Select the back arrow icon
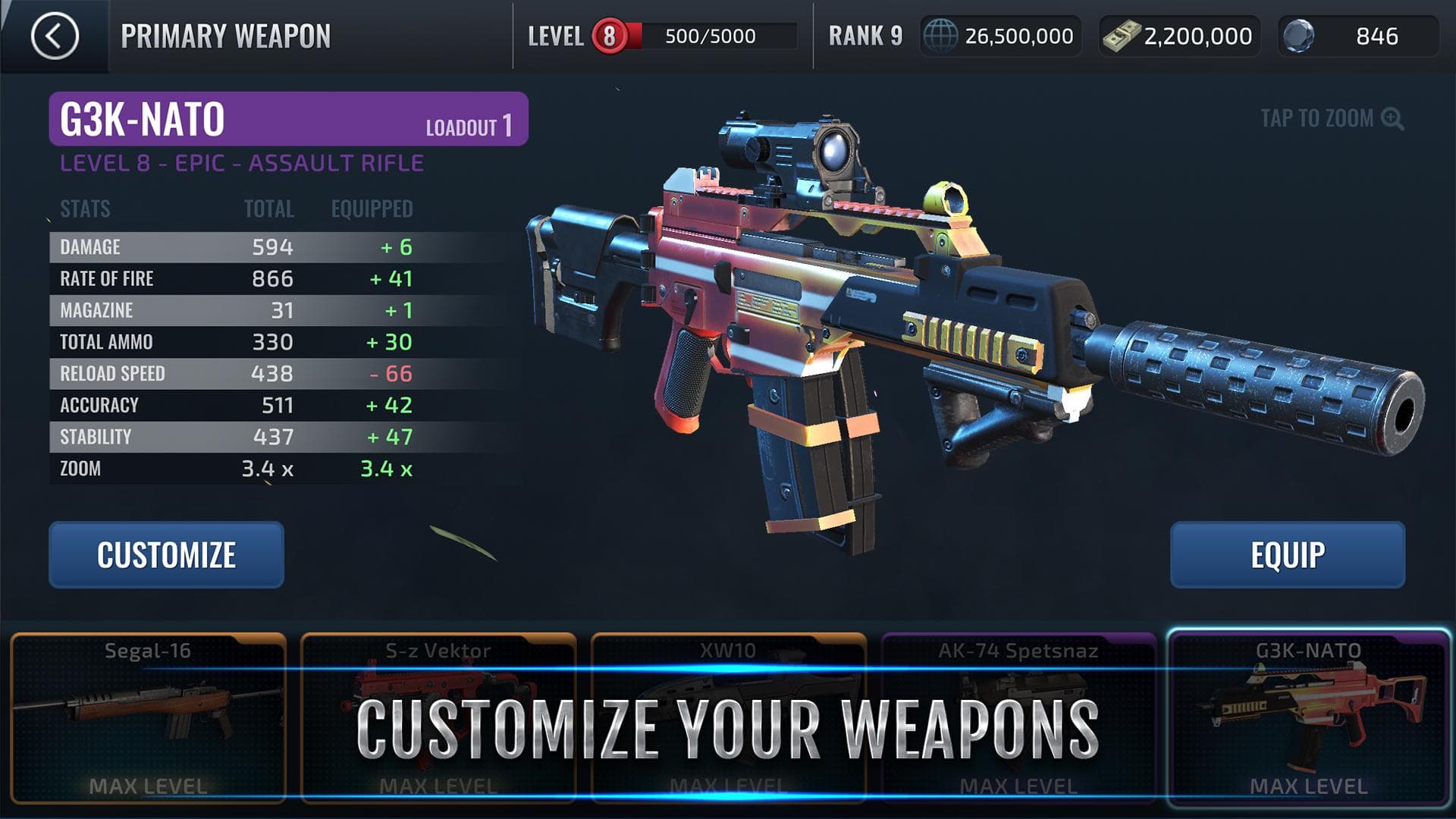This screenshot has width=1456, height=819. tap(56, 34)
